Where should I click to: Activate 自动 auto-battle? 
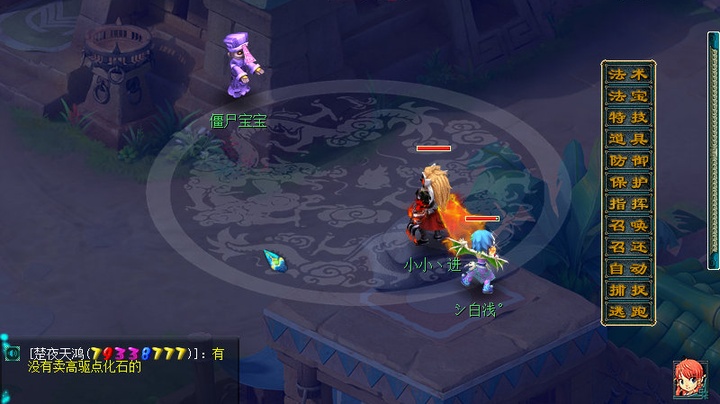click(629, 268)
